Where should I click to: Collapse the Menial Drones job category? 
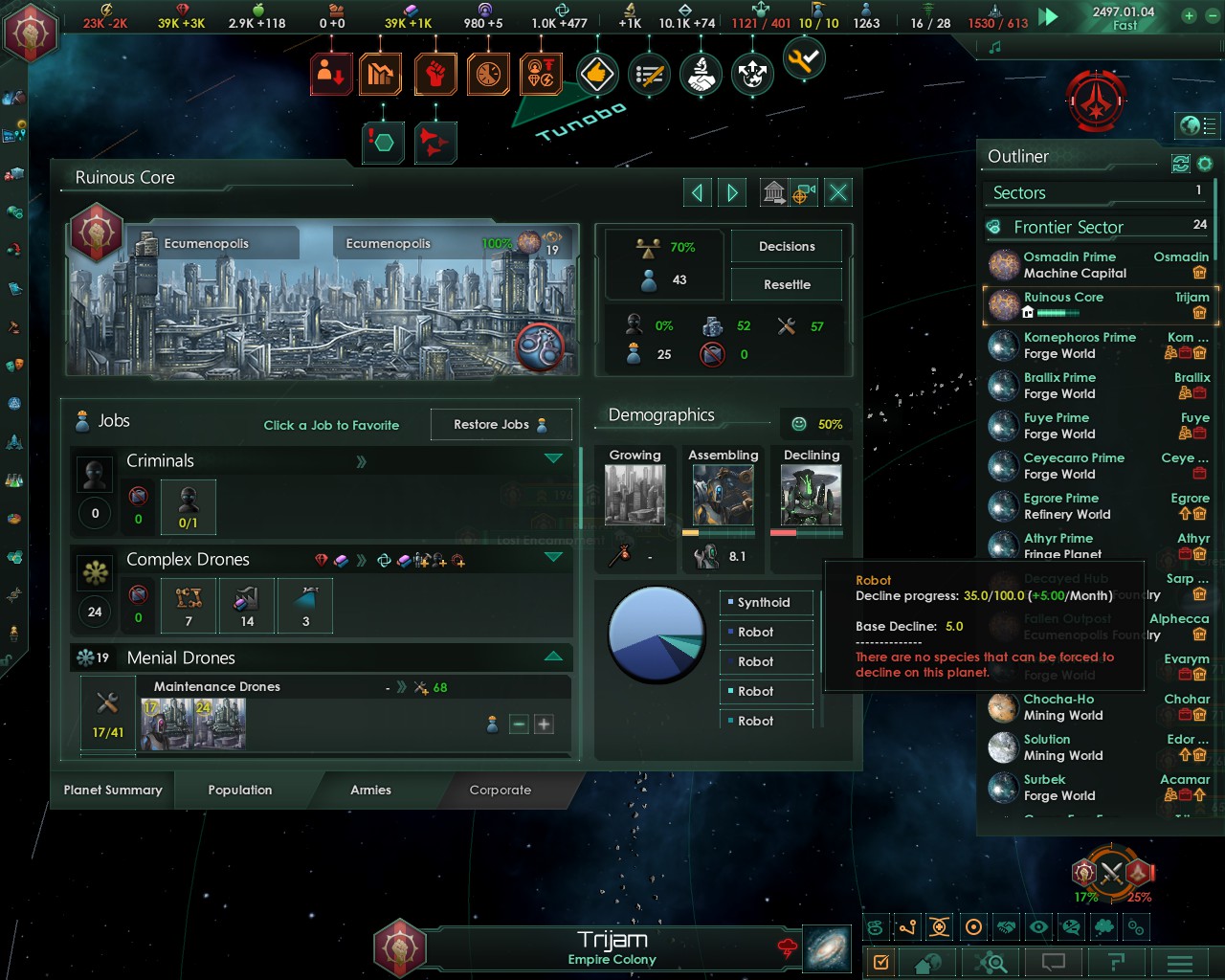[554, 657]
